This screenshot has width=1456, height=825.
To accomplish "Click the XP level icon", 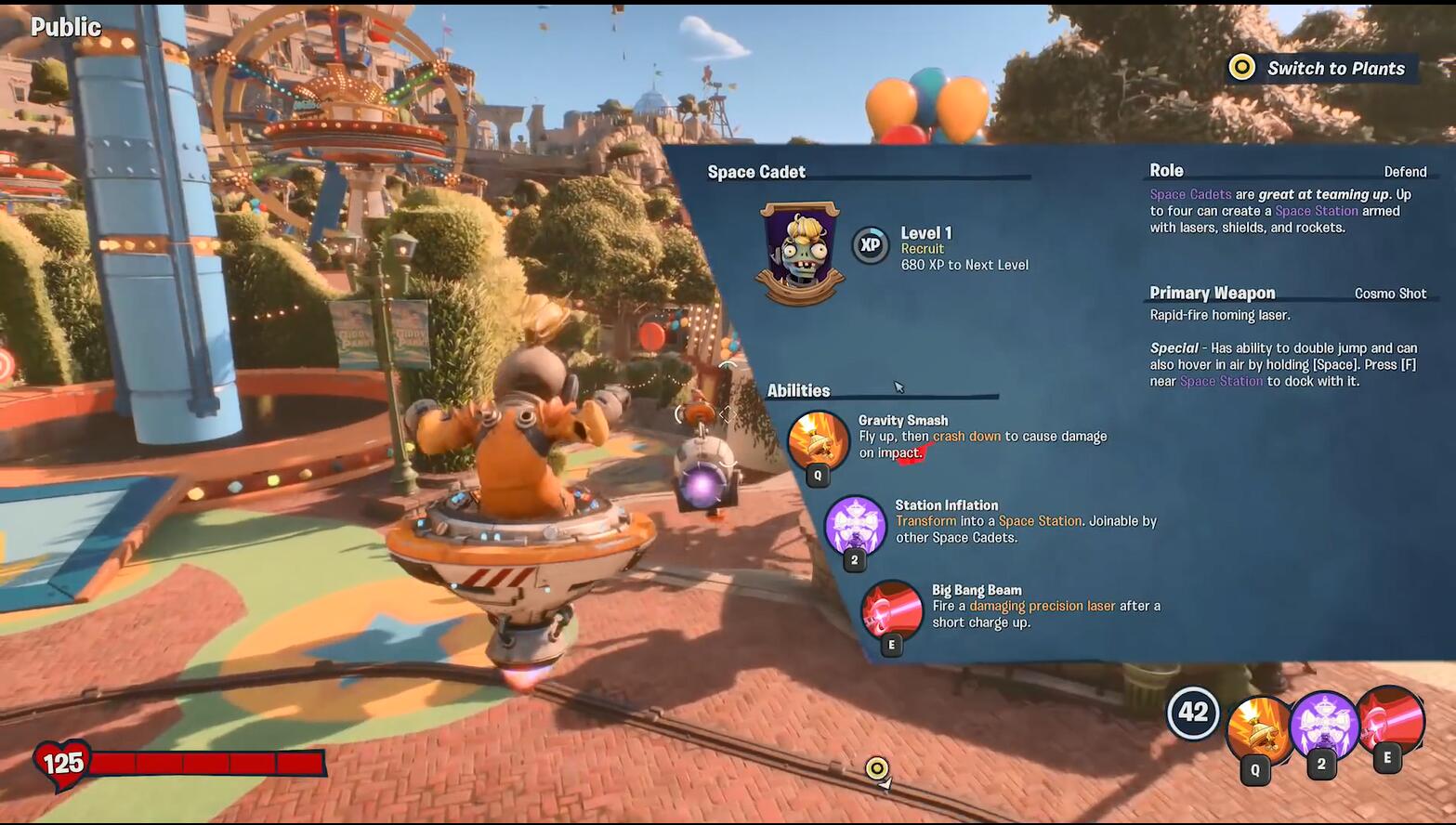I will coord(871,246).
